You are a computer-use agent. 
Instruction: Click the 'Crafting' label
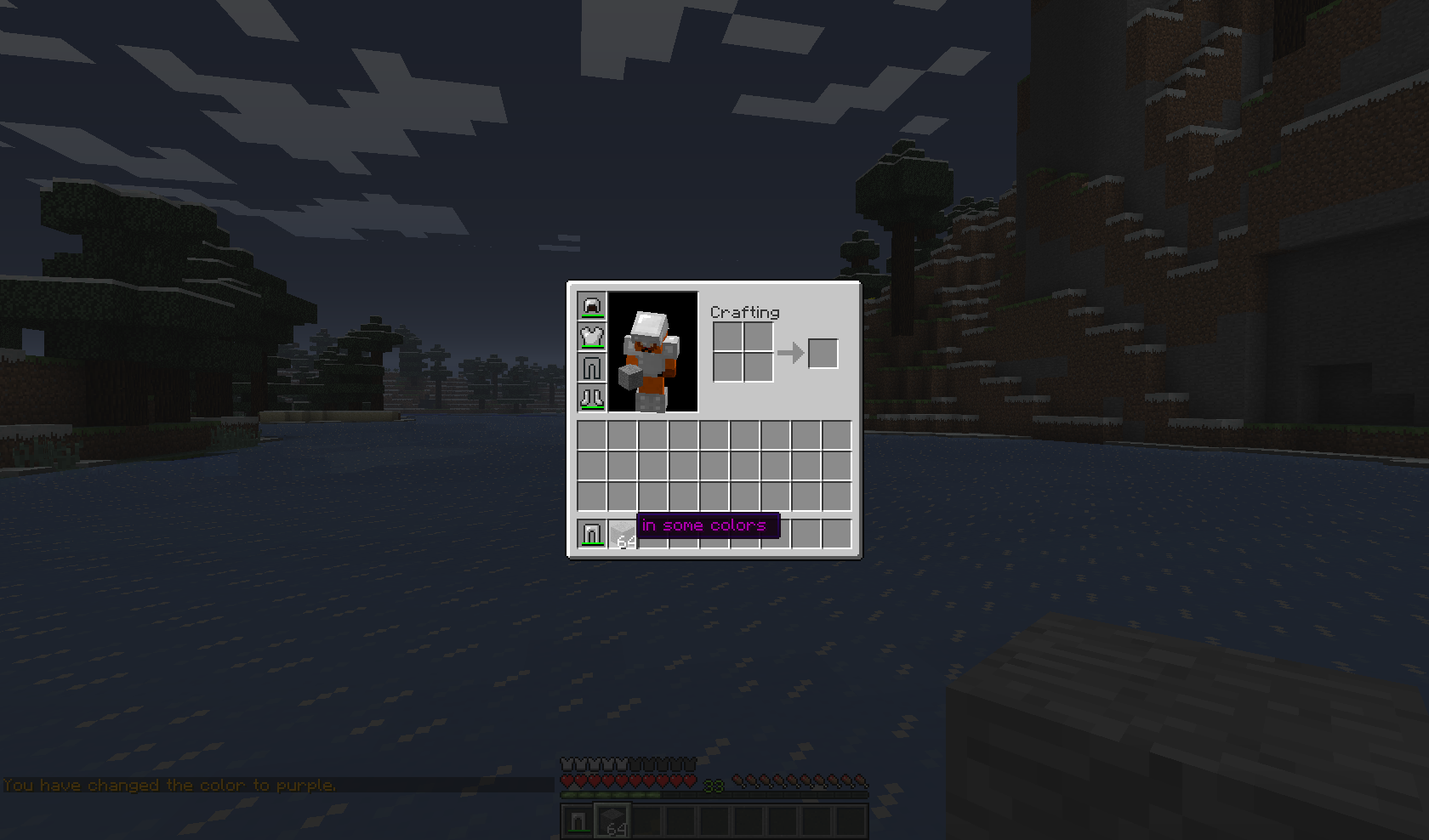(744, 312)
